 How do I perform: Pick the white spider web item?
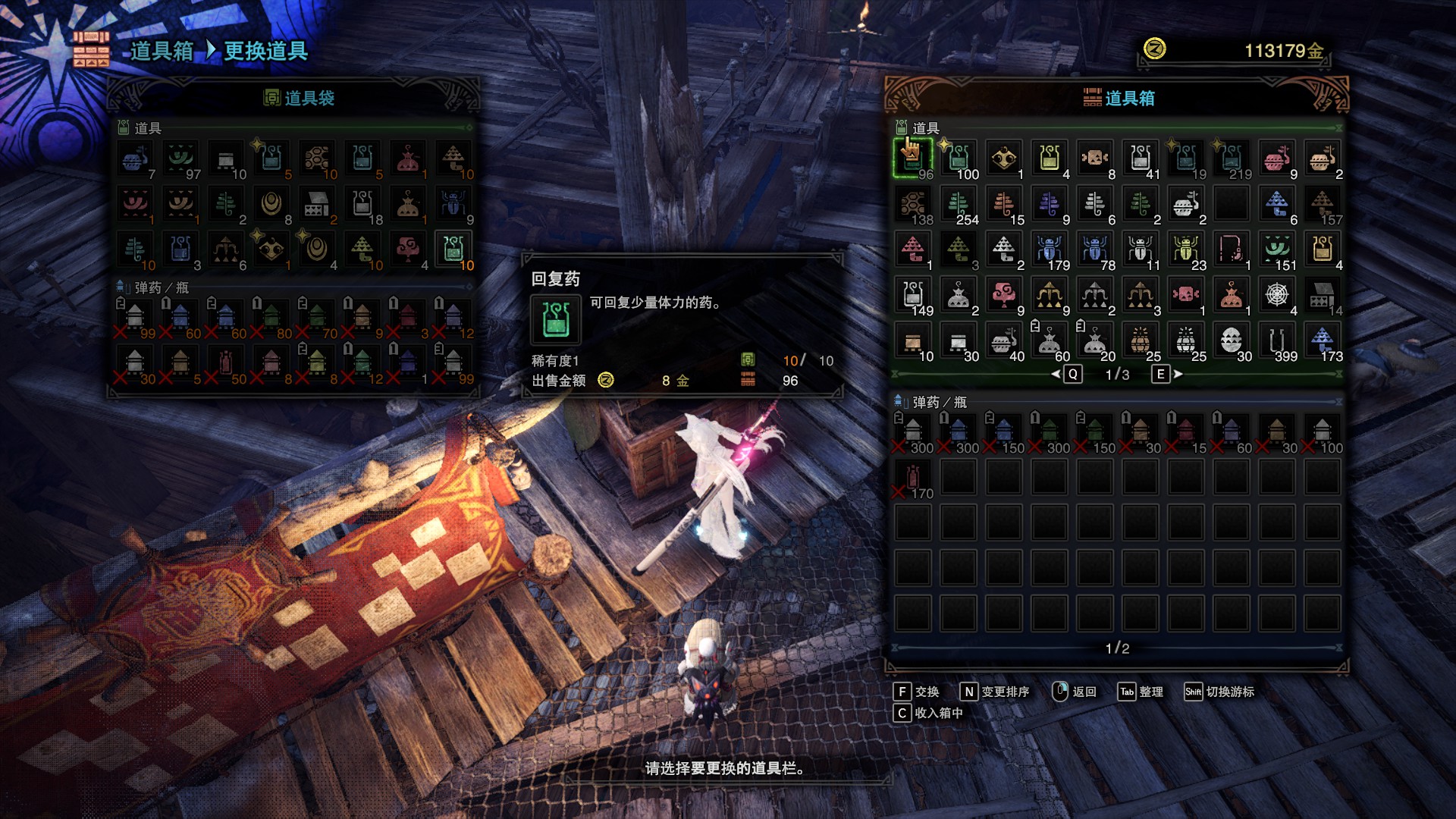point(1277,295)
